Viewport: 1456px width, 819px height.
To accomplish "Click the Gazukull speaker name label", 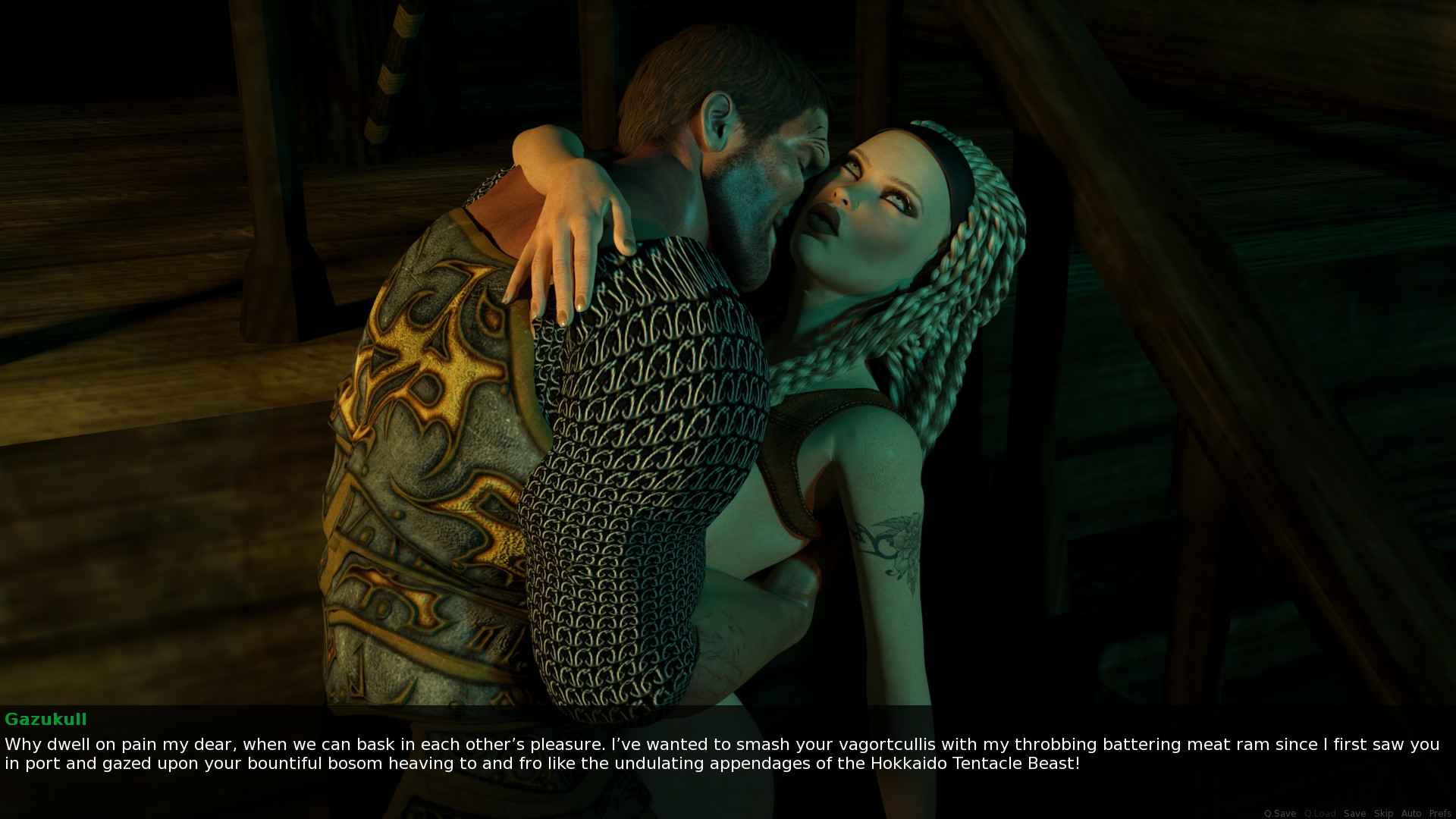I will (47, 720).
